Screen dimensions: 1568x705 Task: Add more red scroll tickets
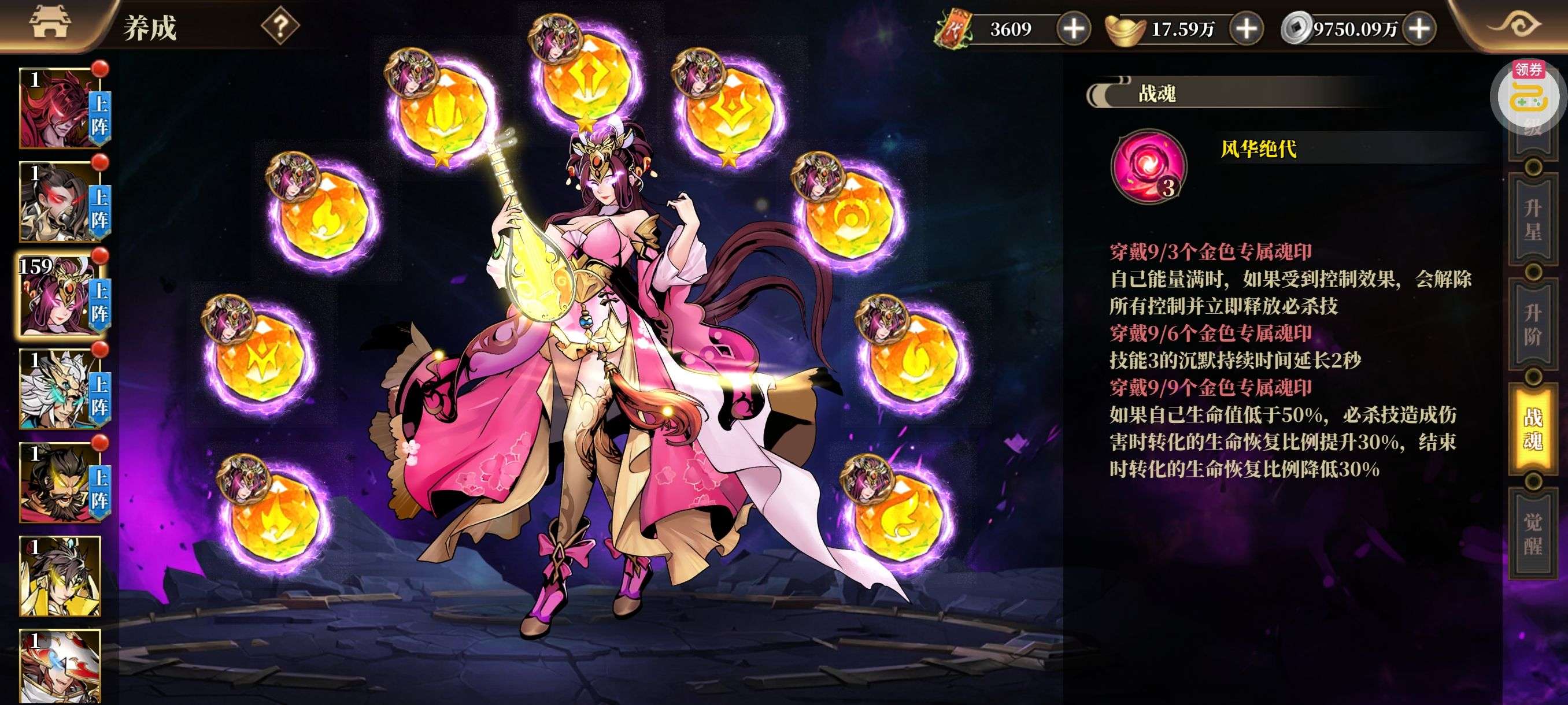tap(1073, 28)
